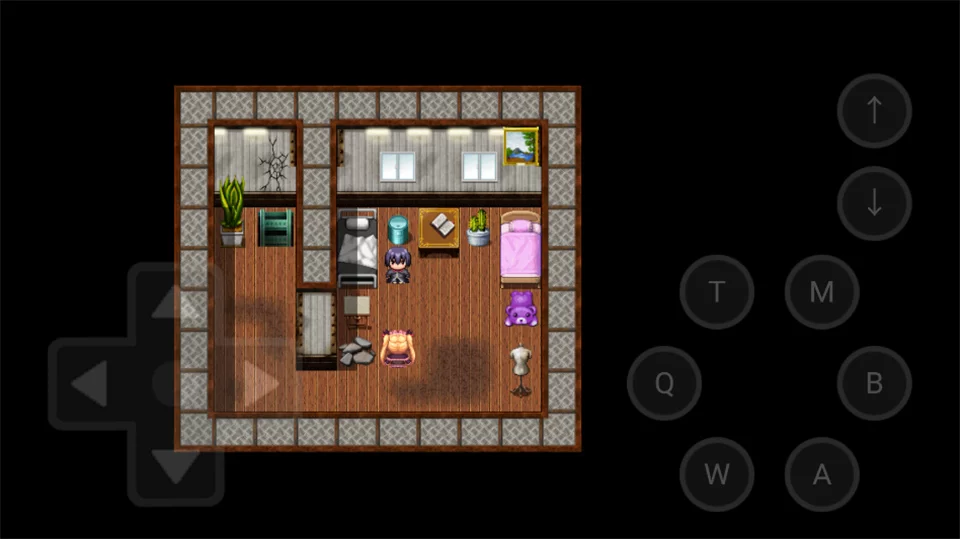The height and width of the screenshot is (539, 960).
Task: Tap the M virtual button
Action: click(x=821, y=292)
